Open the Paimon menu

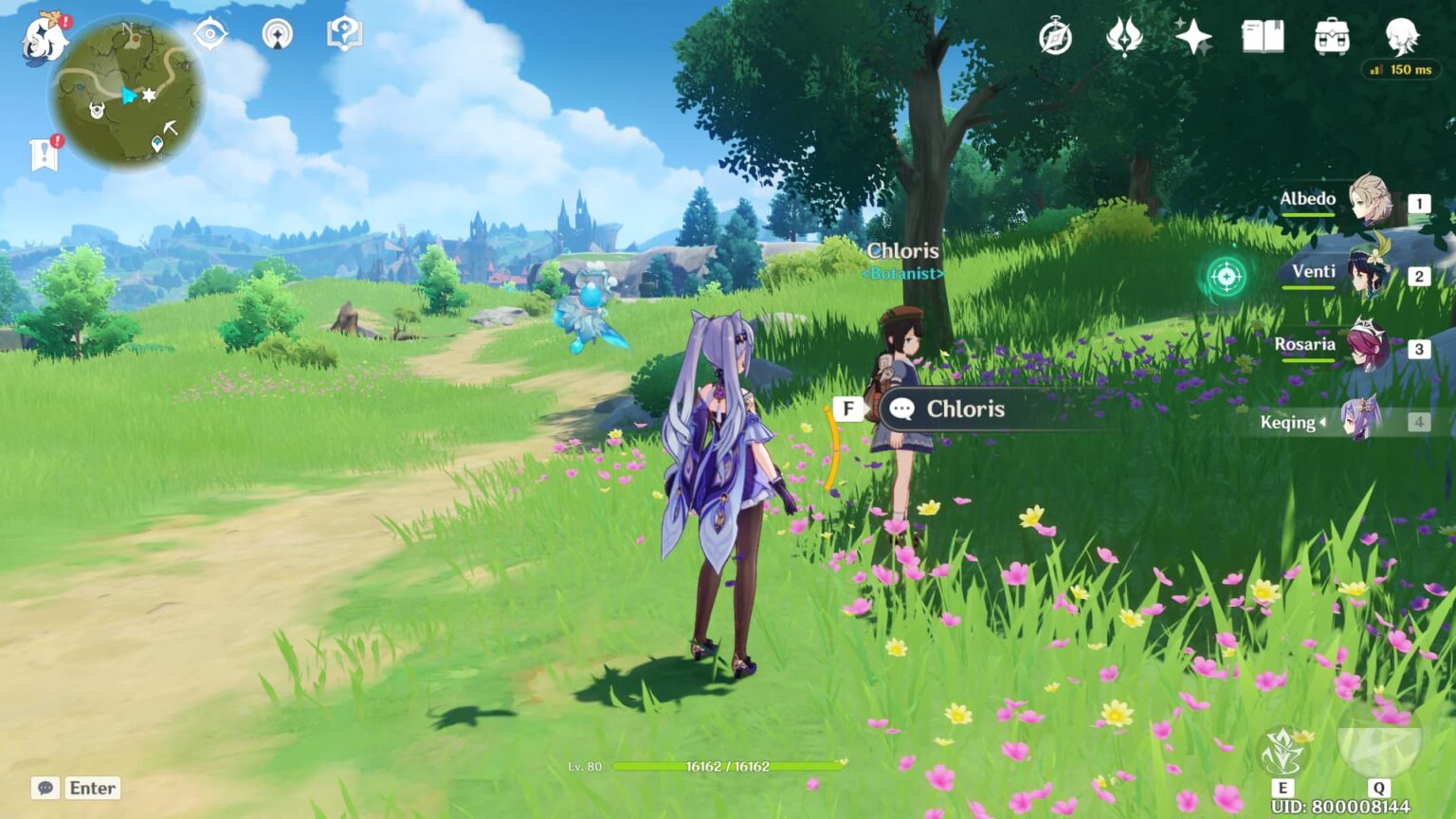[x=44, y=40]
